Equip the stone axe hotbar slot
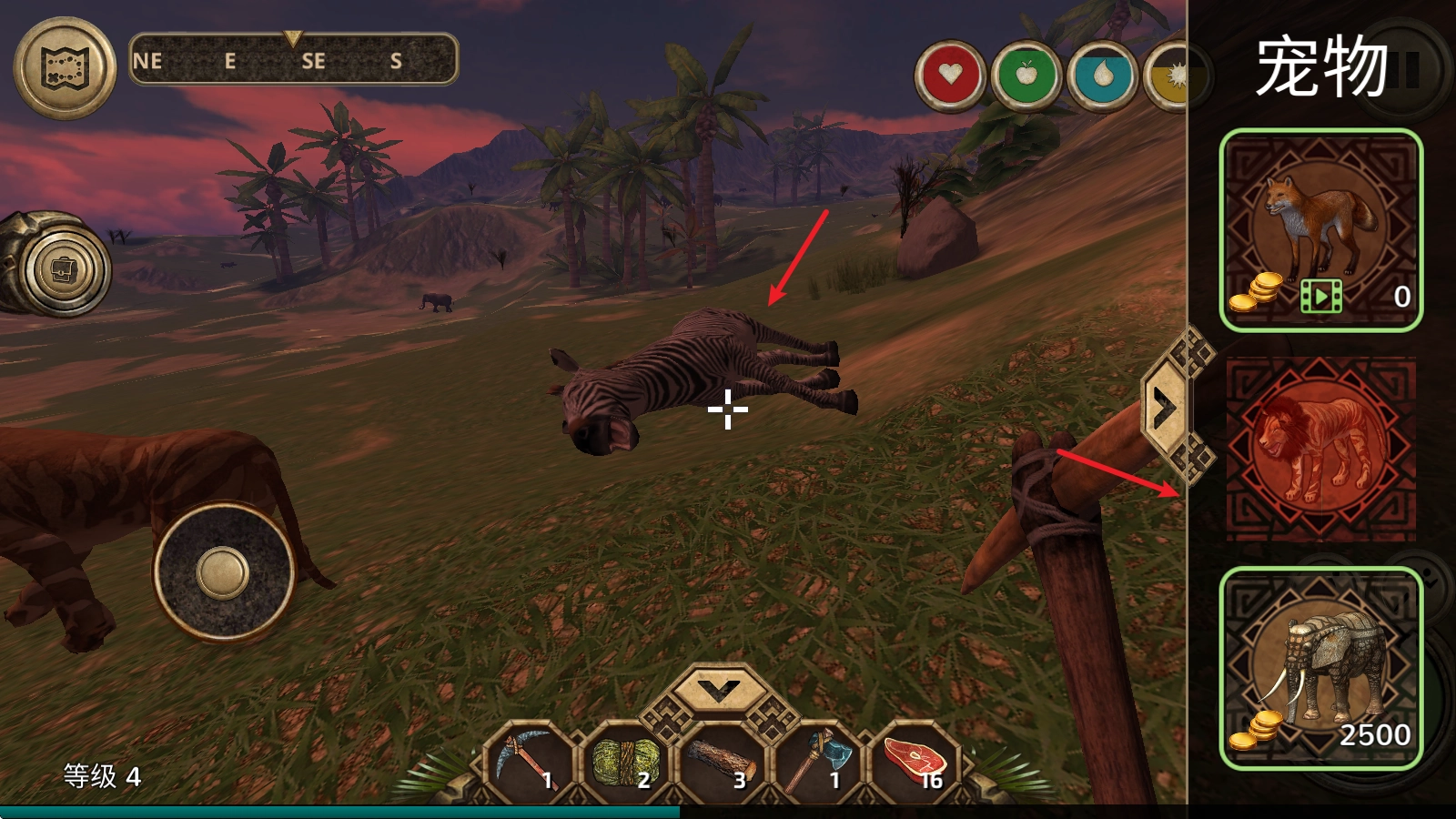Image resolution: width=1456 pixels, height=819 pixels. tap(817, 761)
